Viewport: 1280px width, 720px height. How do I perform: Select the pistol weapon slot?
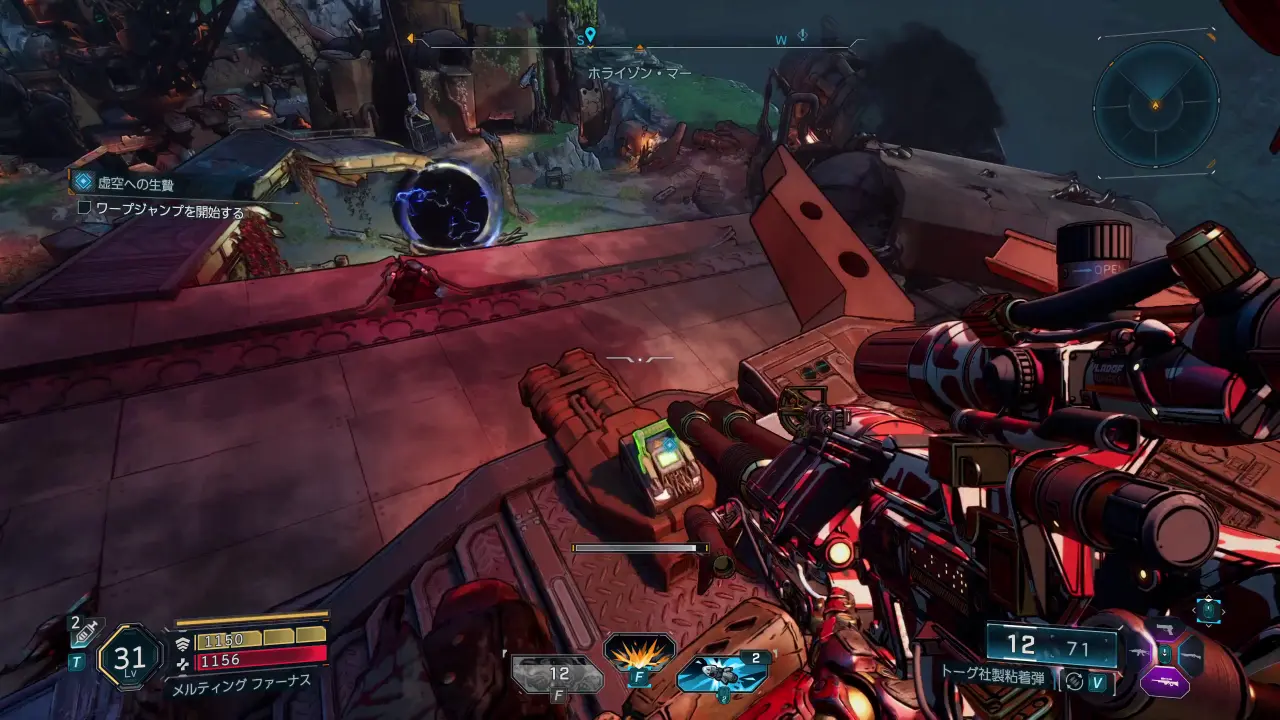pyautogui.click(x=1164, y=628)
